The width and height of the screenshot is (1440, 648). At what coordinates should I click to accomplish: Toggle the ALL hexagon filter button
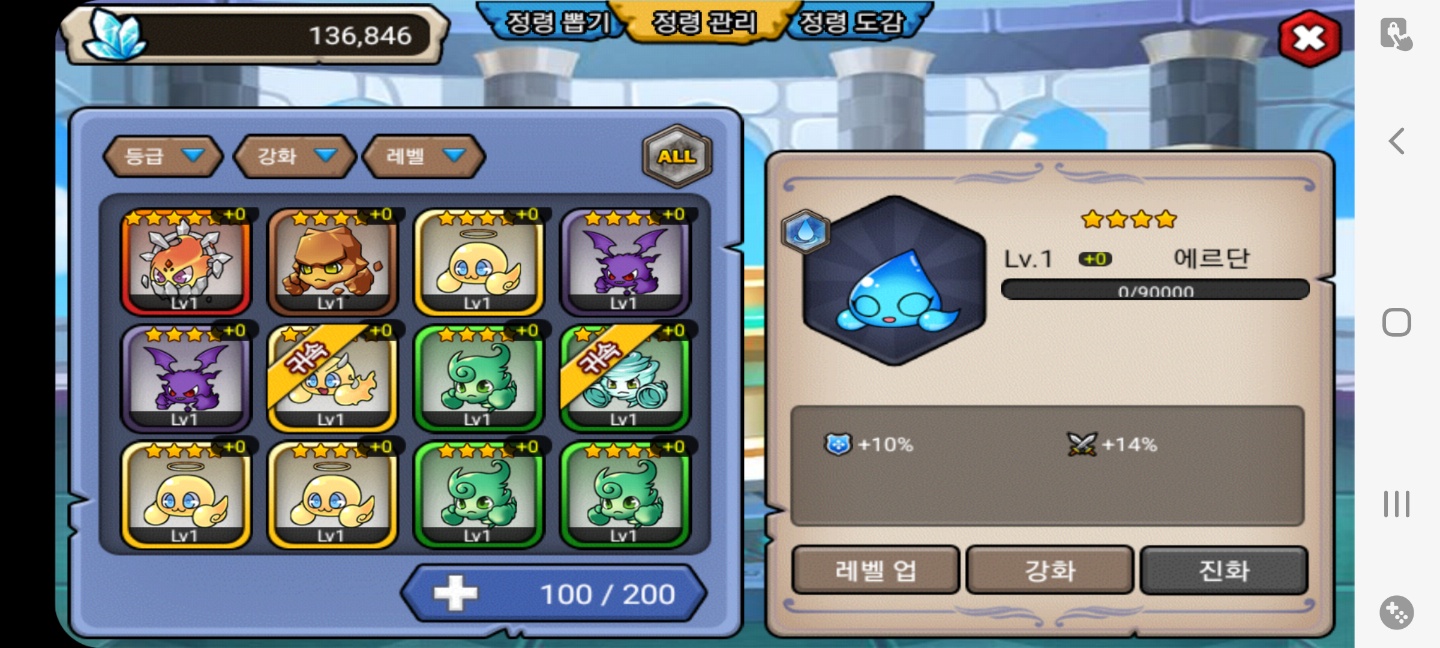click(677, 156)
